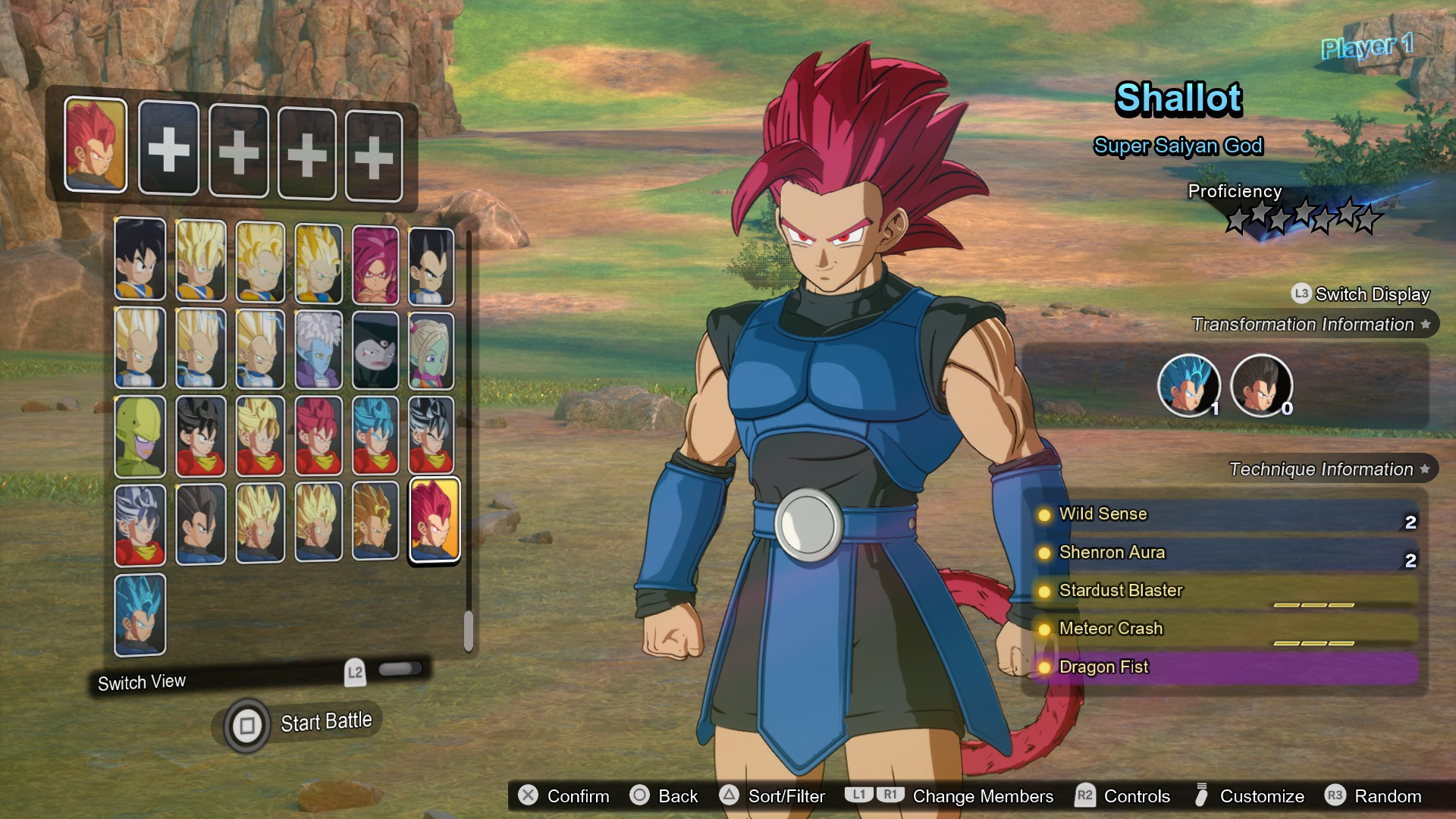Click the first empty plus team slot
The height and width of the screenshot is (819, 1456).
168,149
